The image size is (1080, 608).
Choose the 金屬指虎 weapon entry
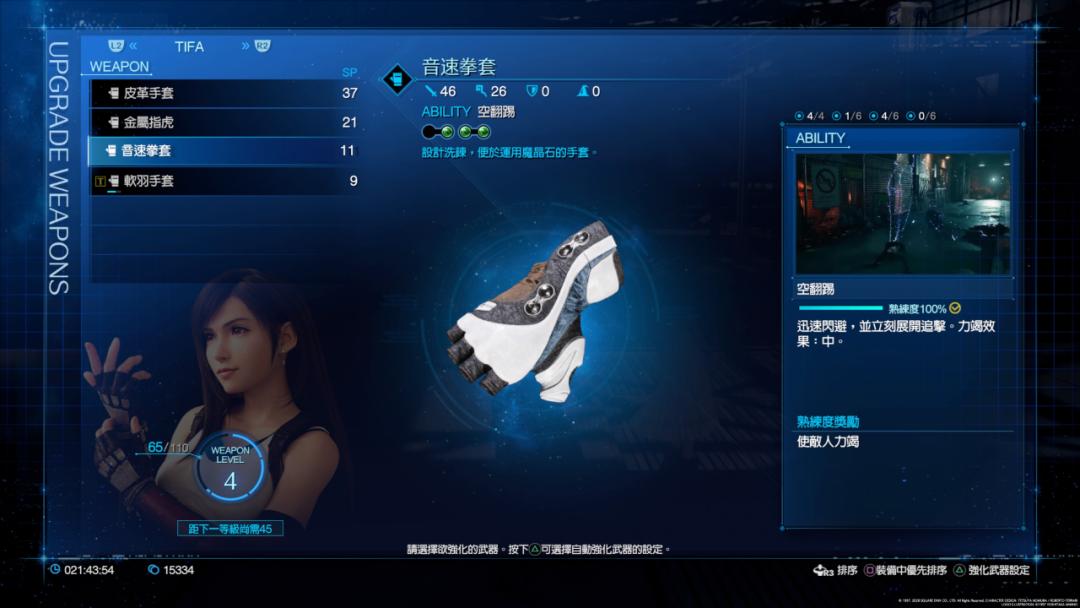tap(224, 122)
